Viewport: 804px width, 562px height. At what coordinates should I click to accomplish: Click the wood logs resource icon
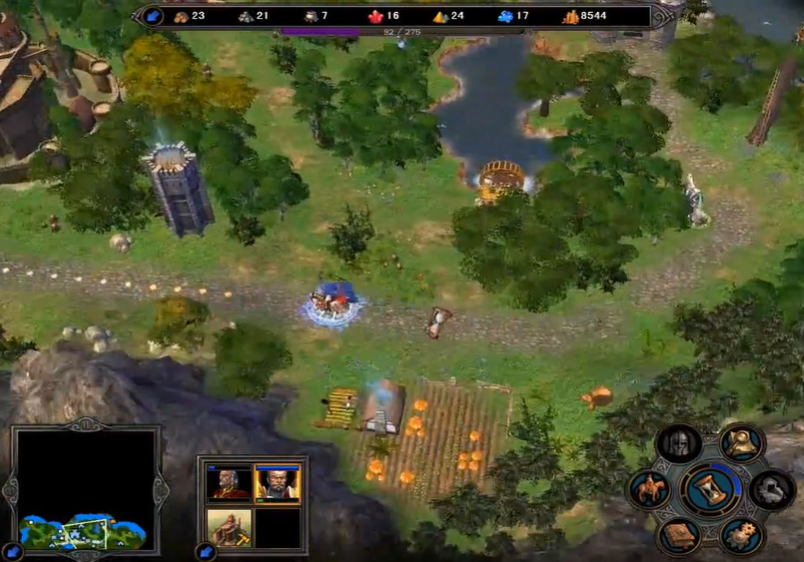(181, 16)
